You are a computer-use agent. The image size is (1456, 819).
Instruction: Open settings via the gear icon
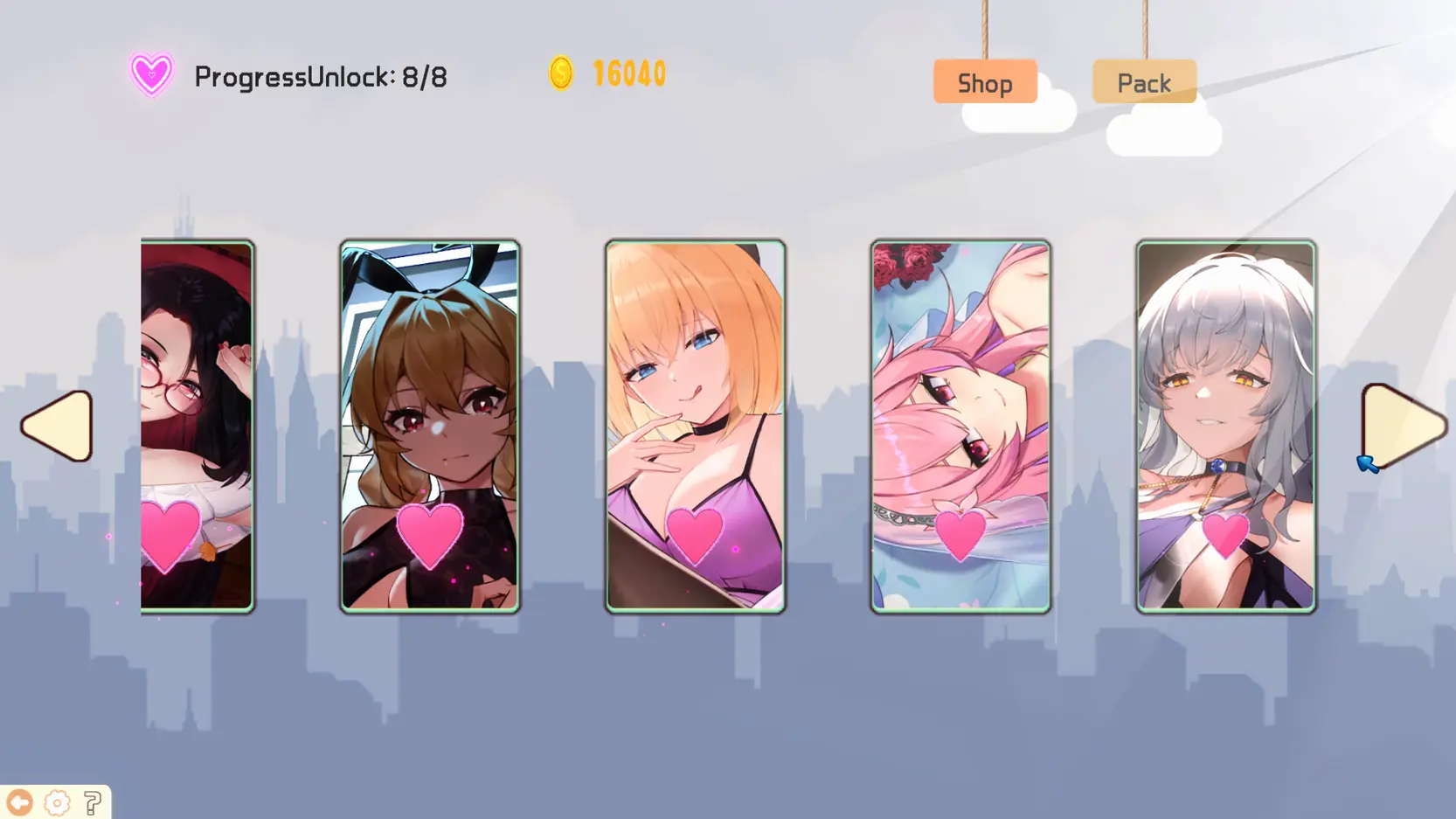(x=57, y=802)
